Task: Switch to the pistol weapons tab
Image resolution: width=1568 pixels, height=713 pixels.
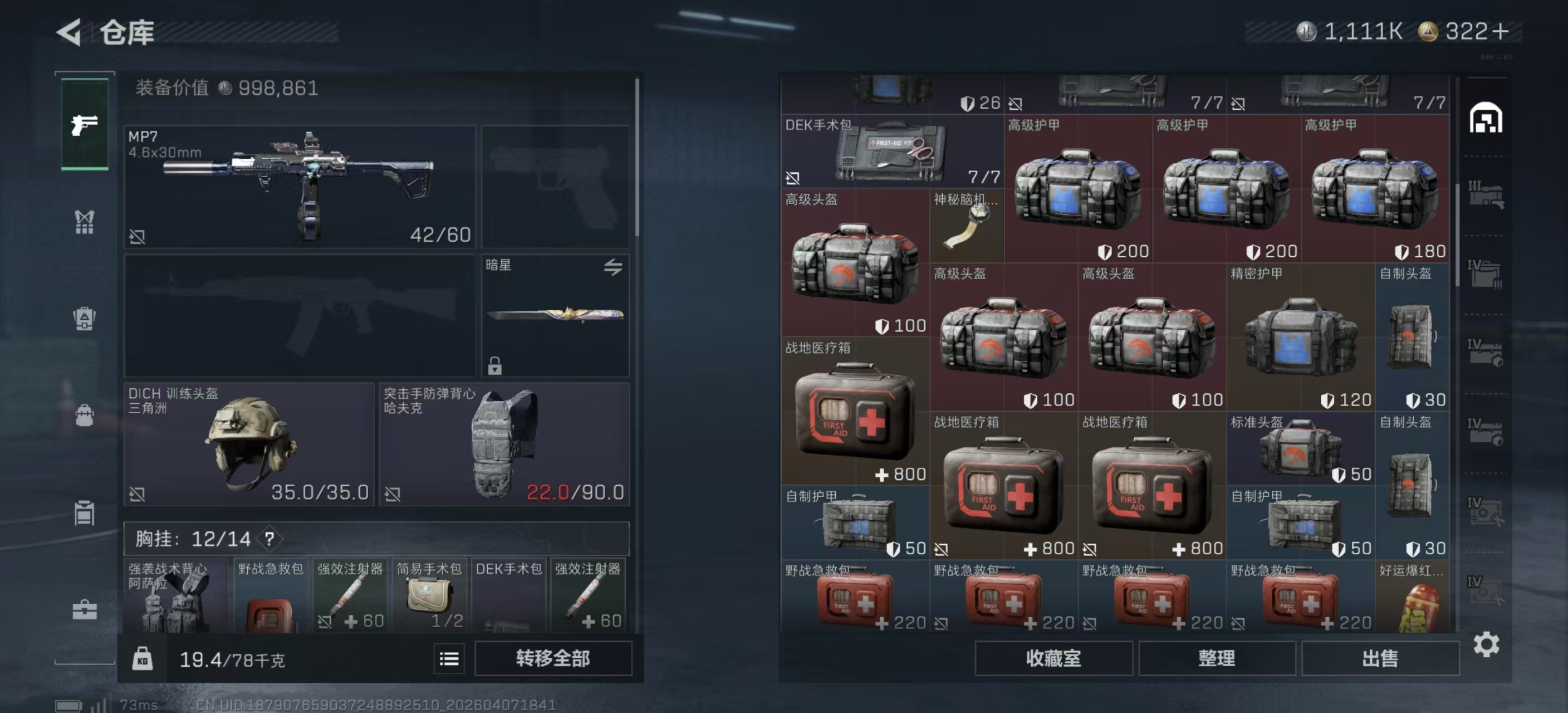Action: 85,125
